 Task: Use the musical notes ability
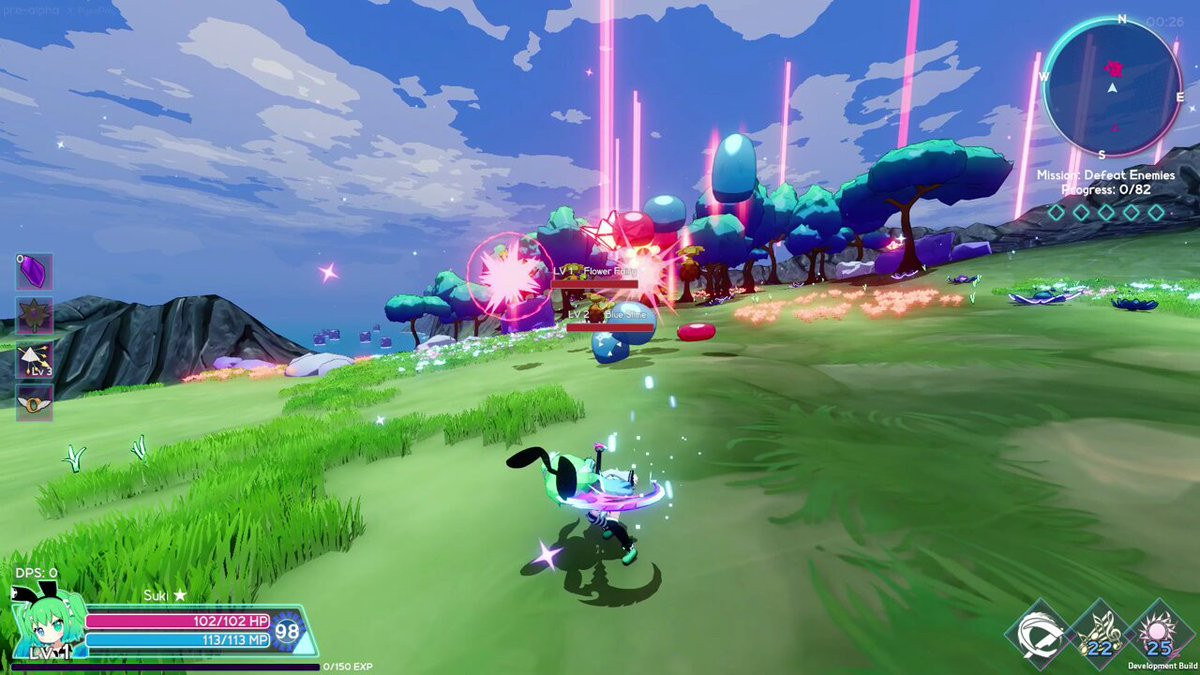pos(1099,634)
